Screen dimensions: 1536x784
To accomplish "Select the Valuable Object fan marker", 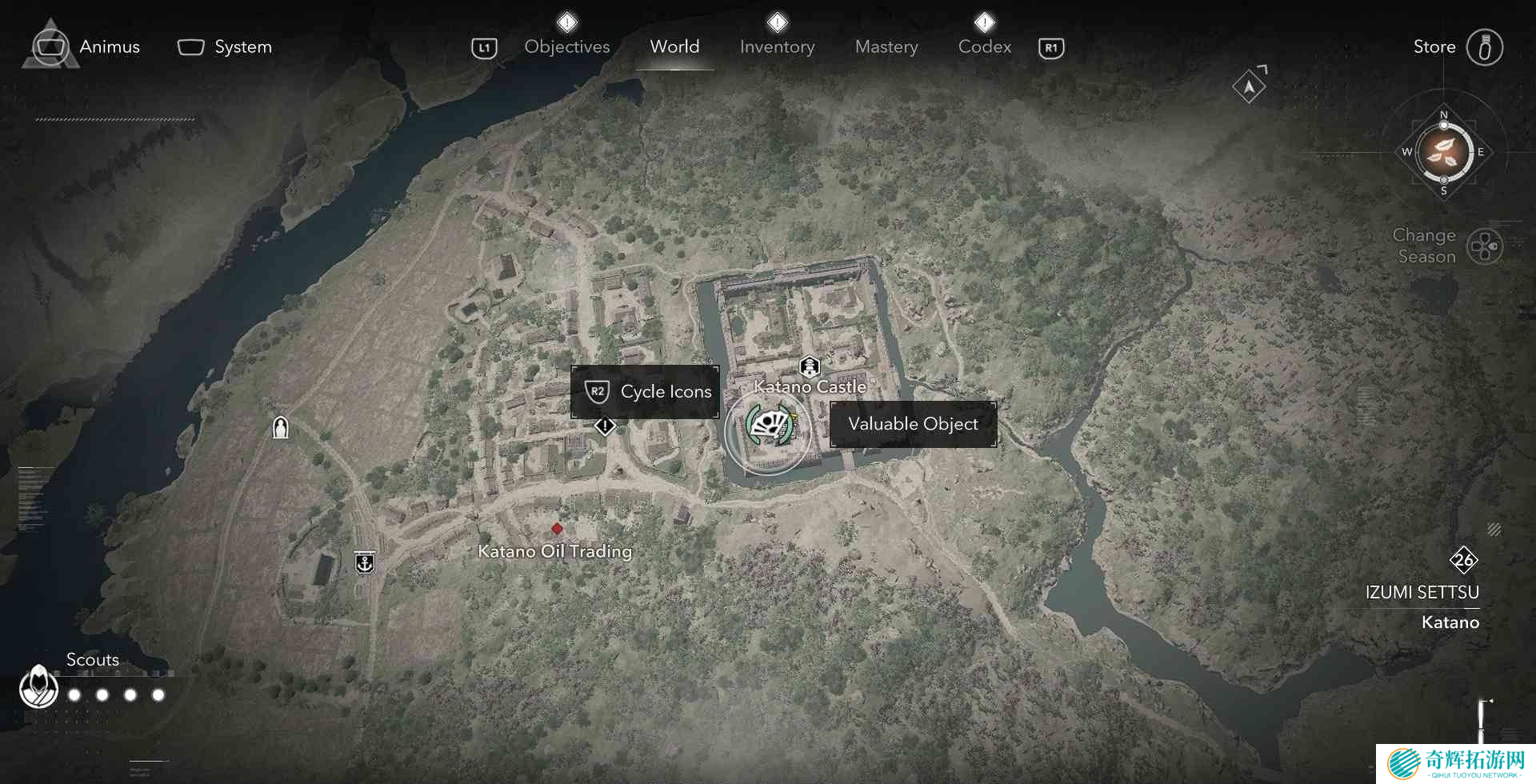I will point(769,426).
